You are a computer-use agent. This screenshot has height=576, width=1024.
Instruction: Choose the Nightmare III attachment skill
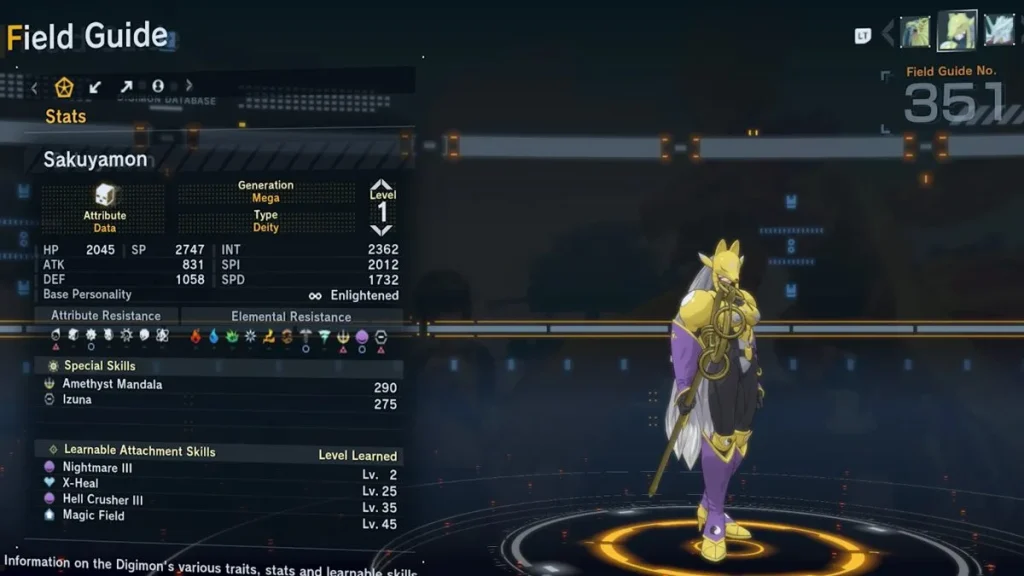point(97,468)
